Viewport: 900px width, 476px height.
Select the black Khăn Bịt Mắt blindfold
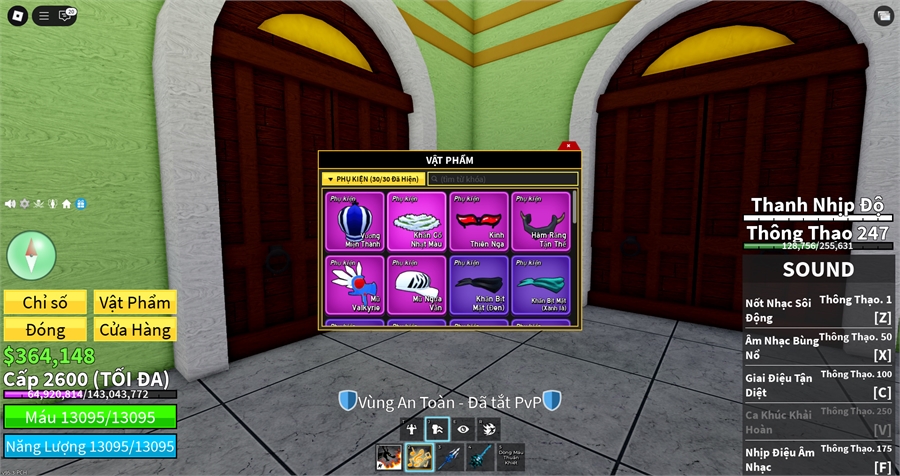click(478, 285)
